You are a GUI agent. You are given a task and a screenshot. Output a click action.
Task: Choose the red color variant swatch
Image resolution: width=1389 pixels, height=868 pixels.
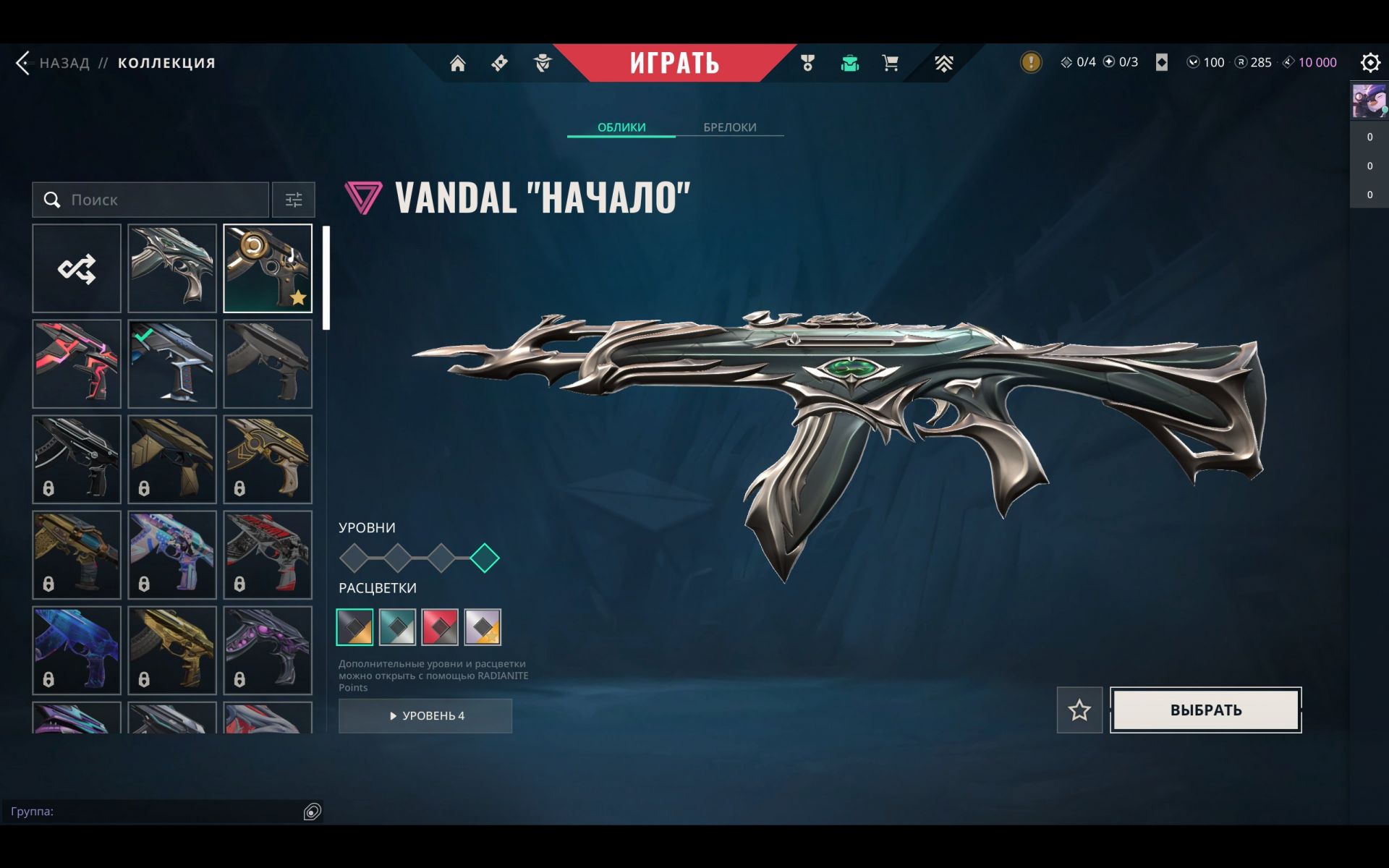coord(440,627)
